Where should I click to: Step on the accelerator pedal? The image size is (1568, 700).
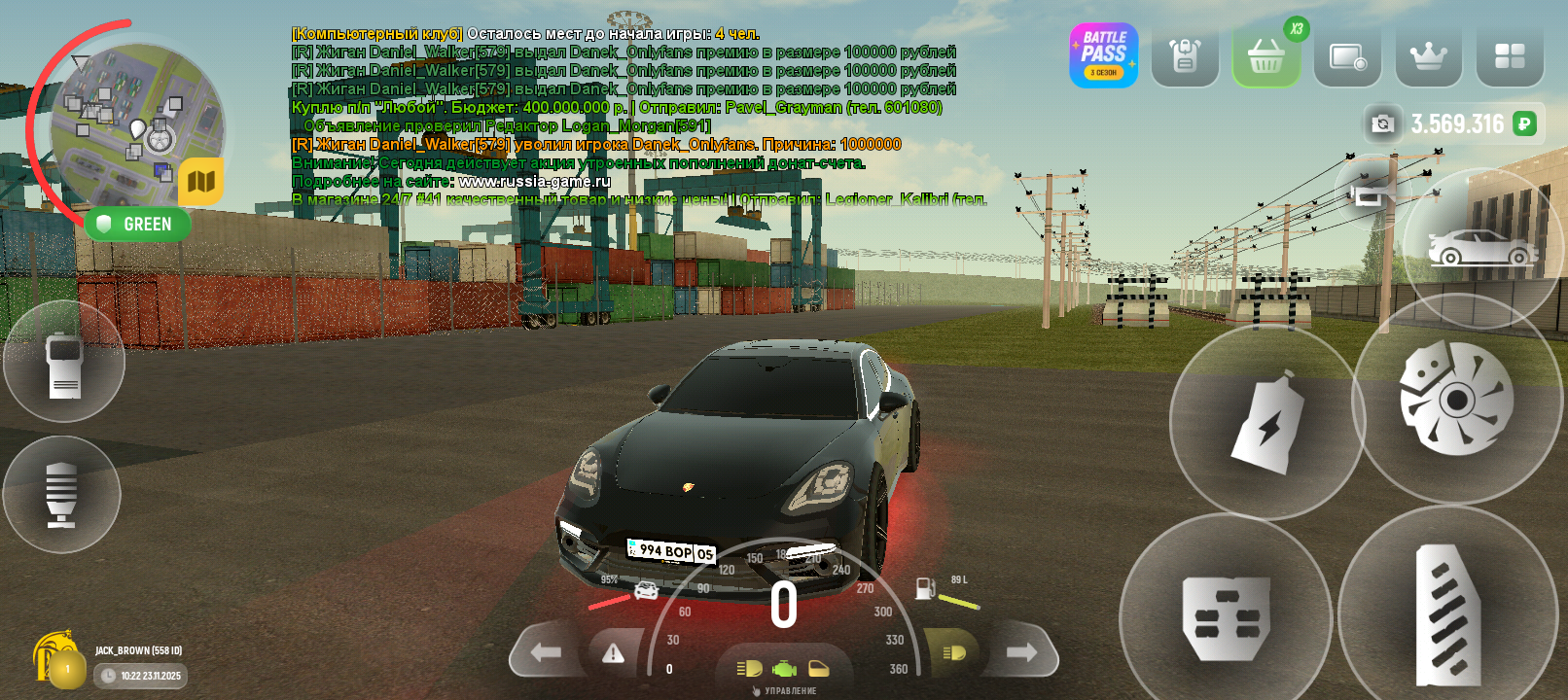point(1447,615)
